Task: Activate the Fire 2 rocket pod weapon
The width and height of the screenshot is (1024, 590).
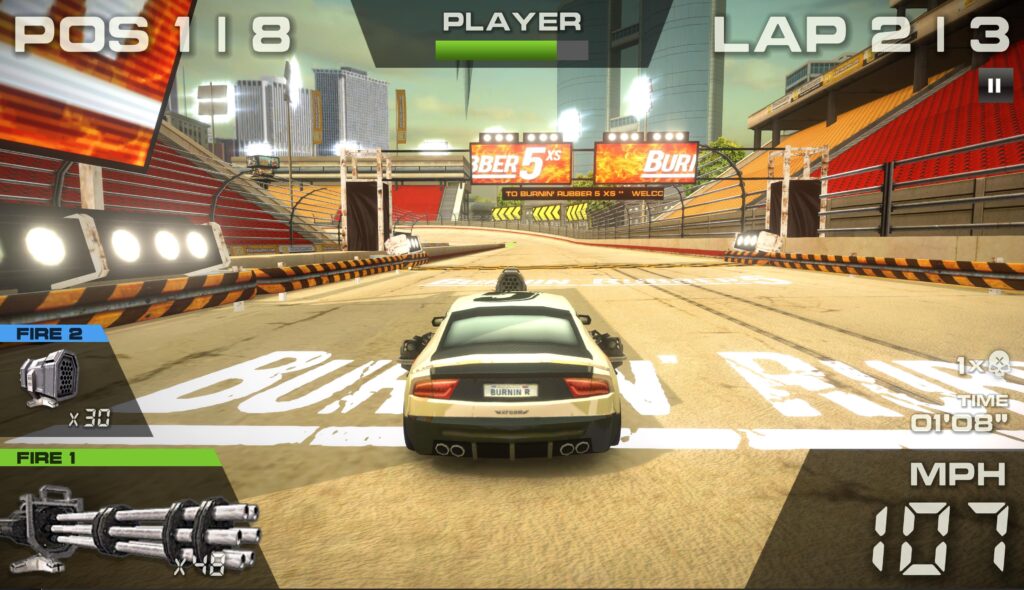Action: 50,379
